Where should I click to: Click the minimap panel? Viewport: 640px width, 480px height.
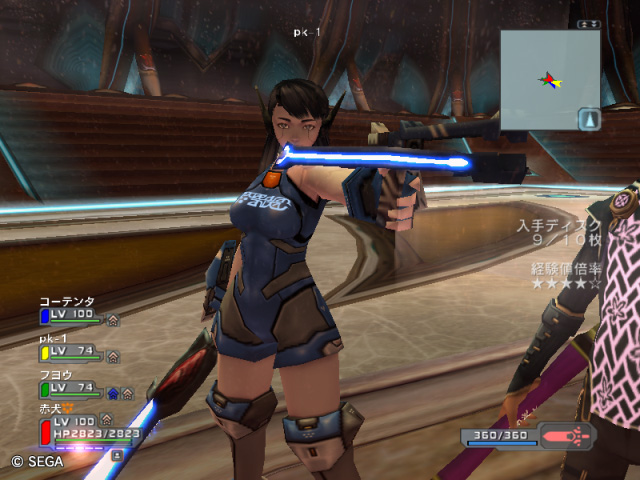549,80
